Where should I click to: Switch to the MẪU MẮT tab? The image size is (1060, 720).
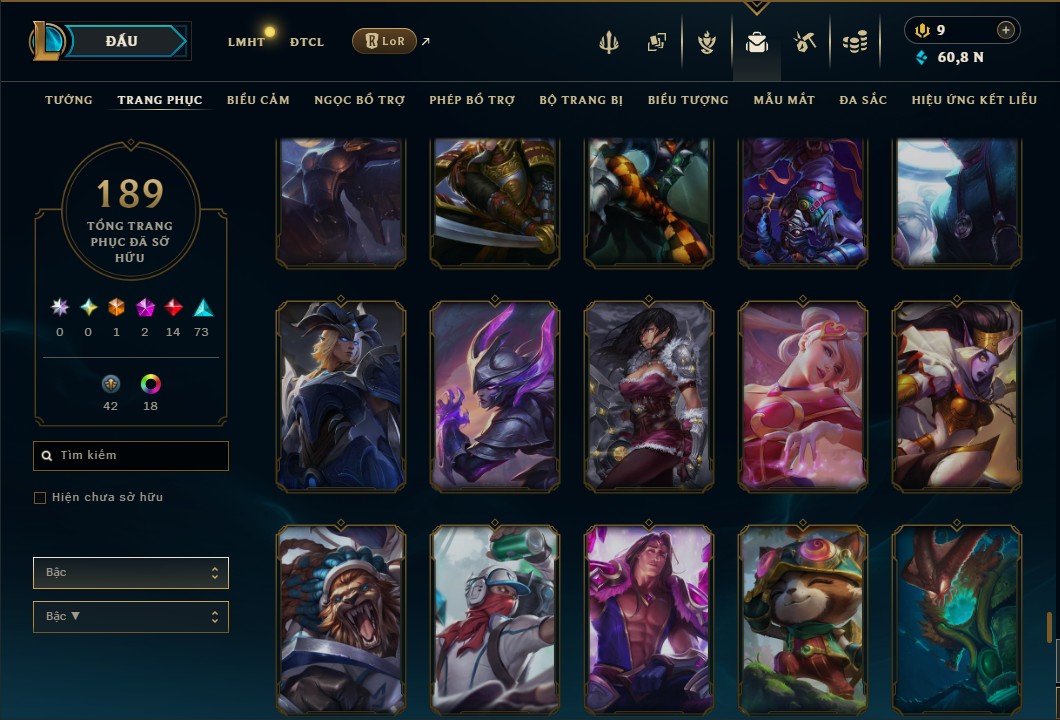pyautogui.click(x=784, y=100)
